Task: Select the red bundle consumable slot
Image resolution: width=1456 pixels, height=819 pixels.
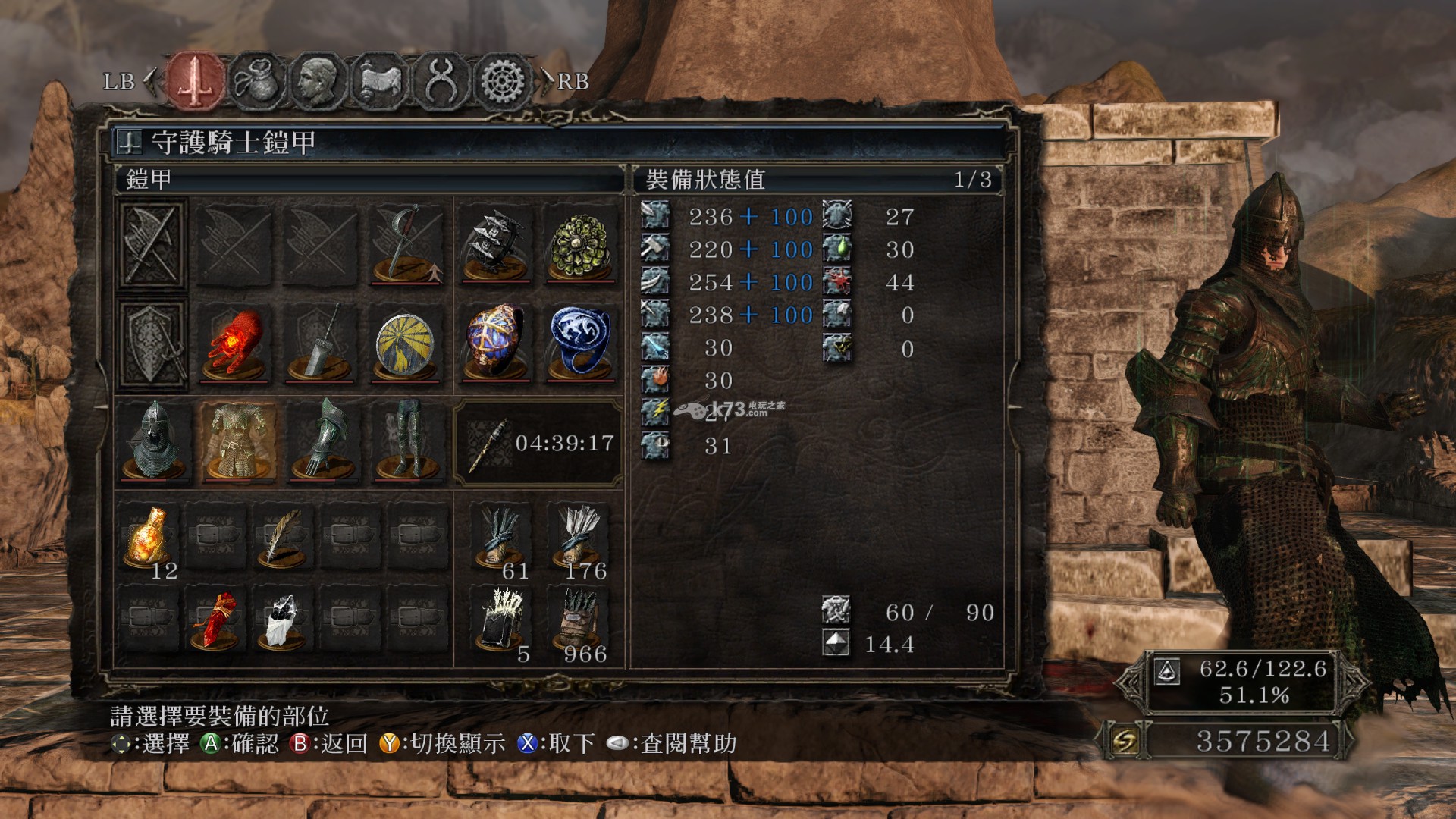Action: pyautogui.click(x=215, y=620)
